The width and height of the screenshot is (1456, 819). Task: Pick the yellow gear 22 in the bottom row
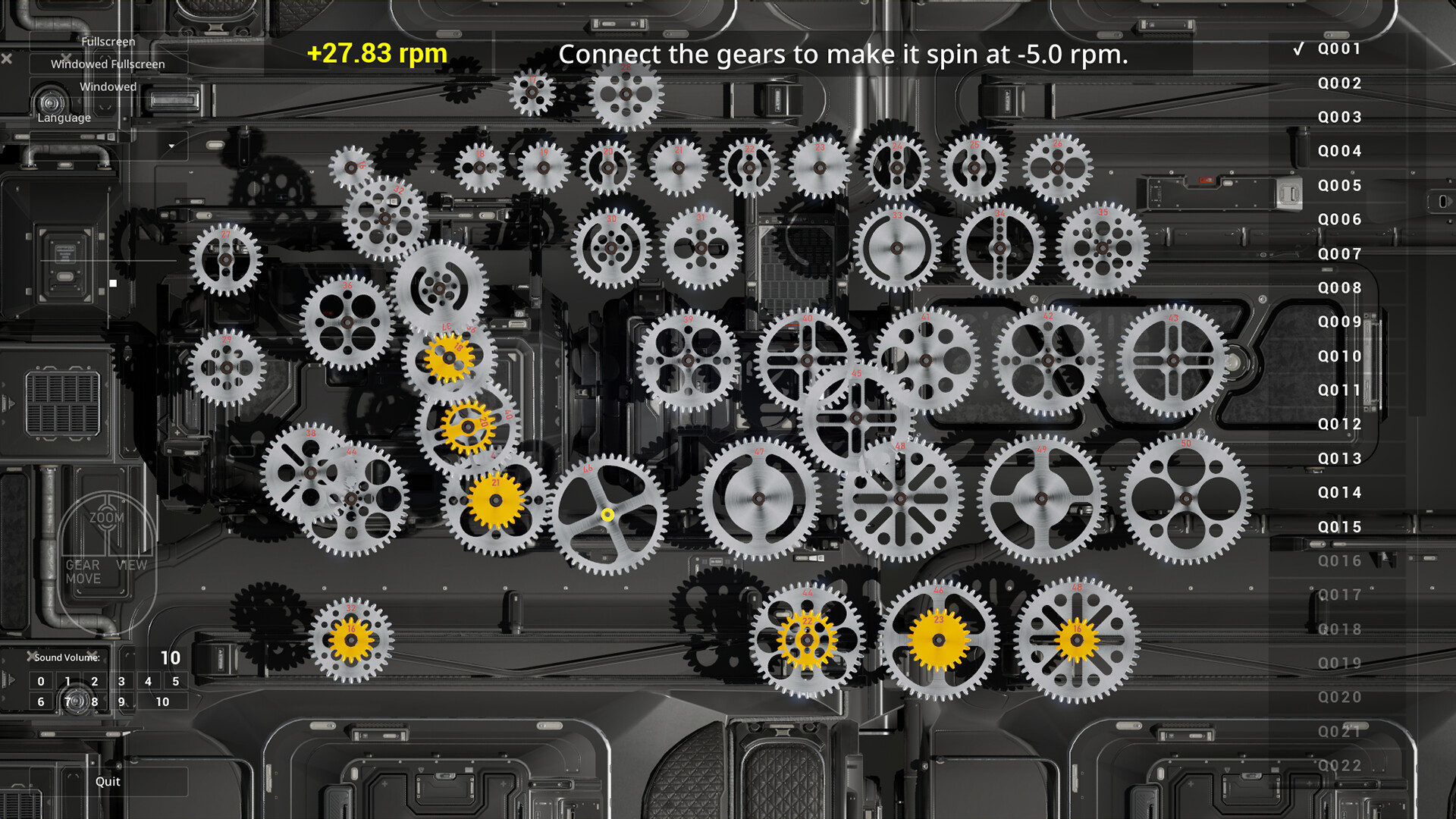(x=806, y=641)
